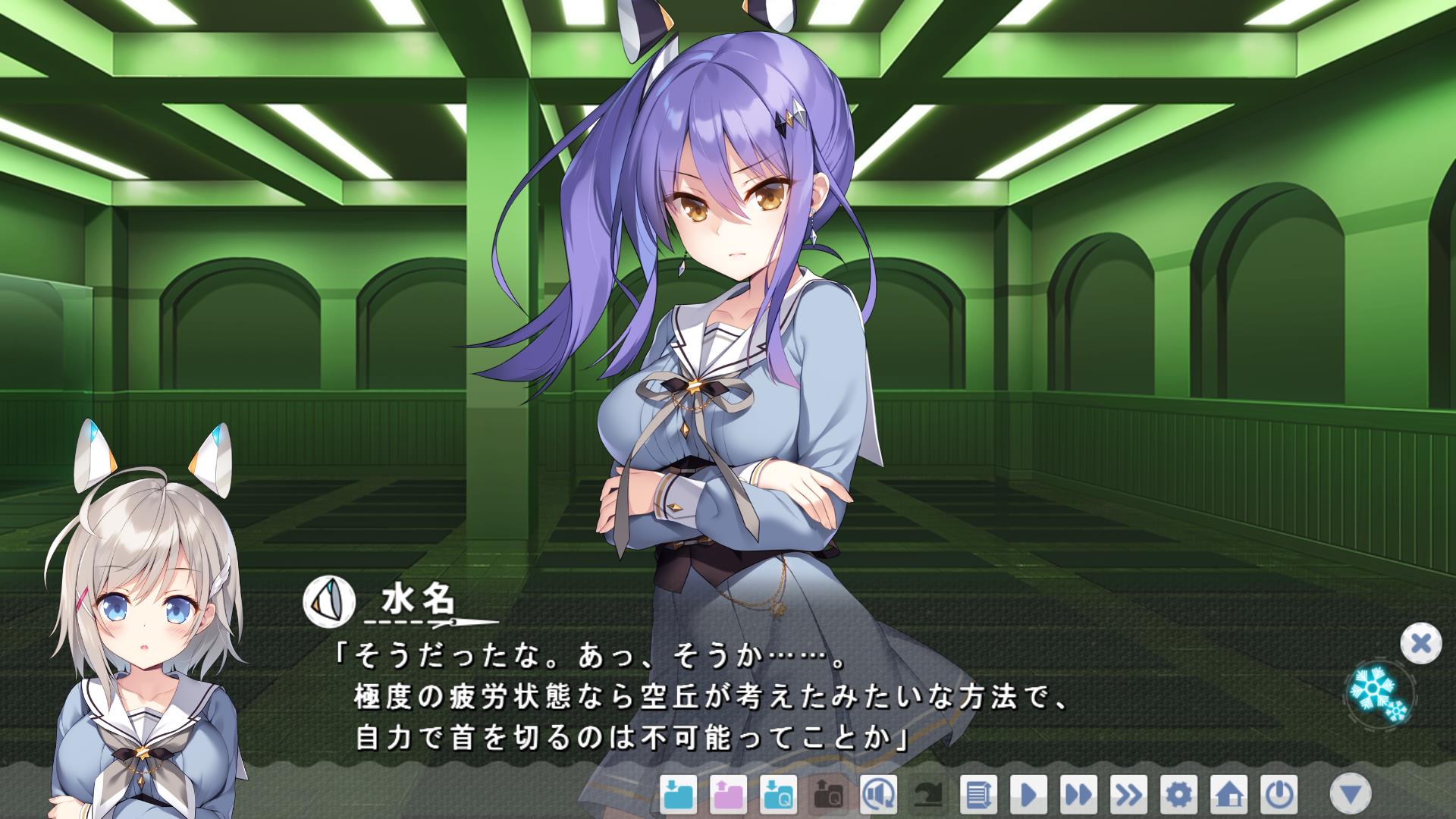
Task: Open the save game folder icon
Action: click(678, 795)
